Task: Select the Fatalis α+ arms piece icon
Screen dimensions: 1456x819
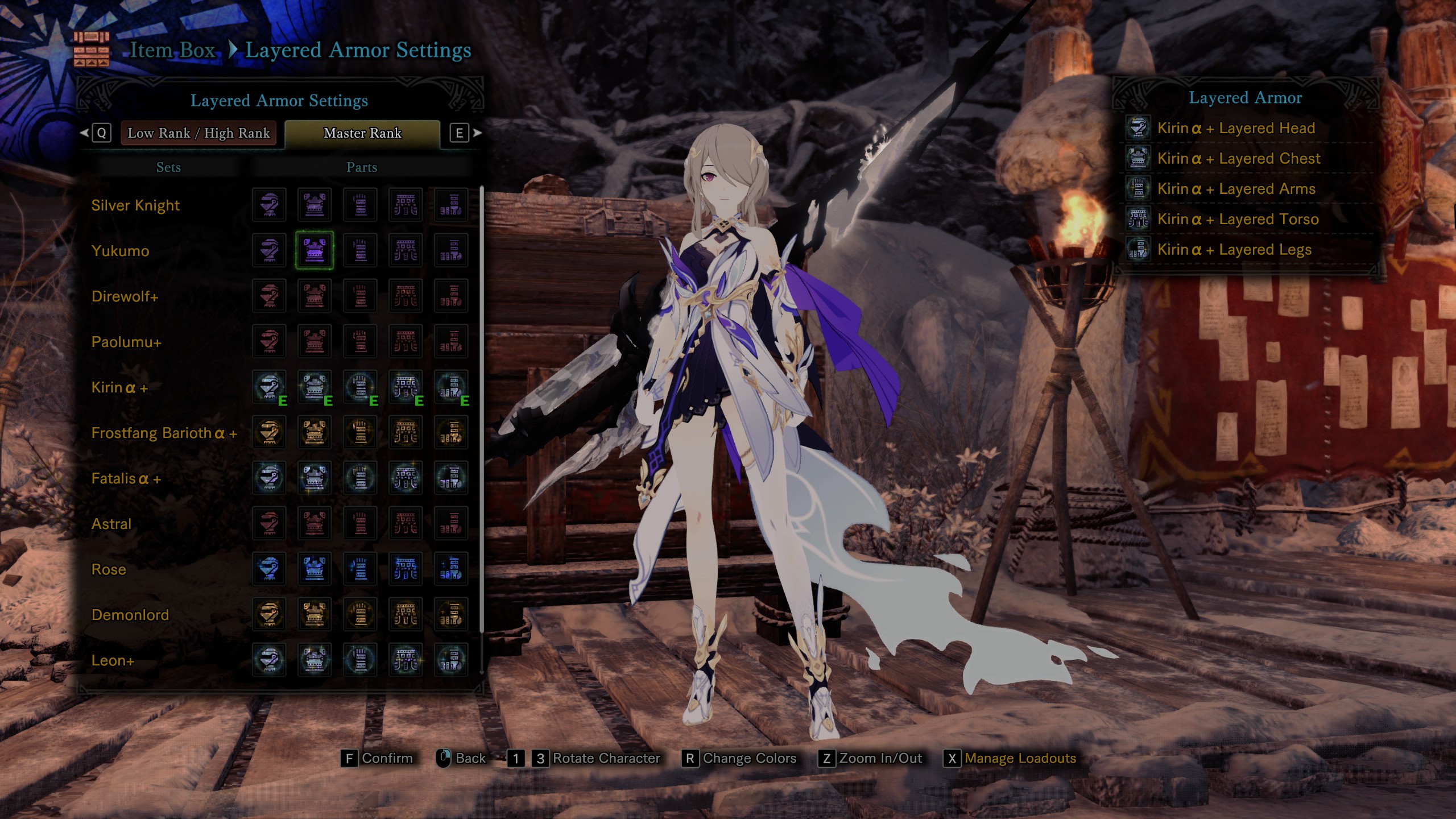Action: point(360,478)
